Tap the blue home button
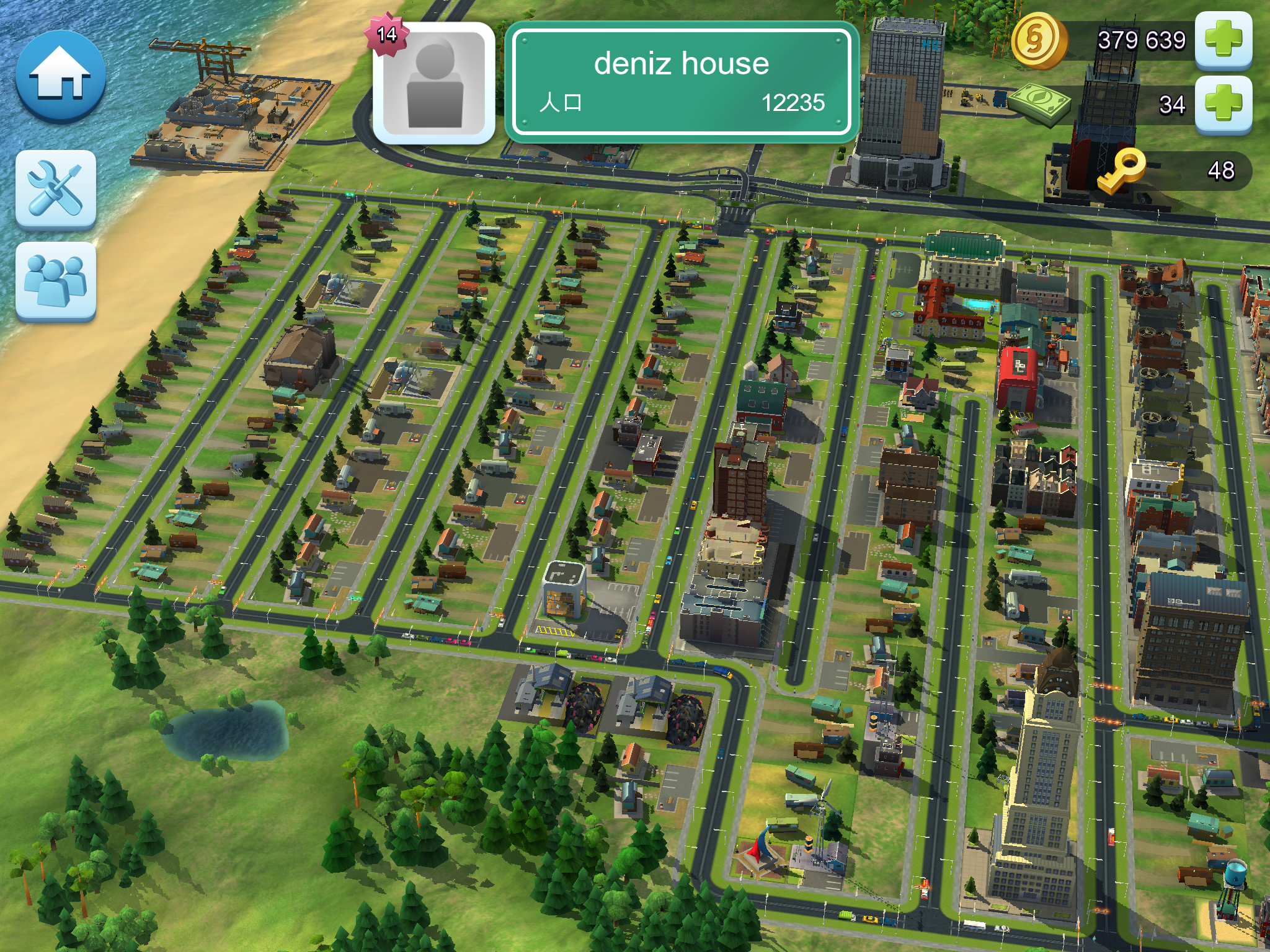 pyautogui.click(x=60, y=76)
